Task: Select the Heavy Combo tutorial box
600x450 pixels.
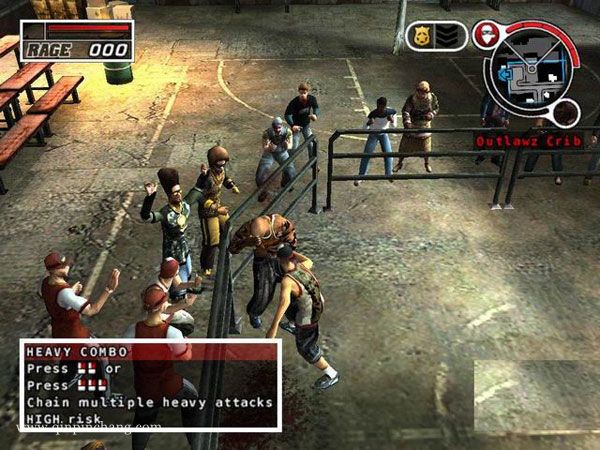Action: point(150,385)
